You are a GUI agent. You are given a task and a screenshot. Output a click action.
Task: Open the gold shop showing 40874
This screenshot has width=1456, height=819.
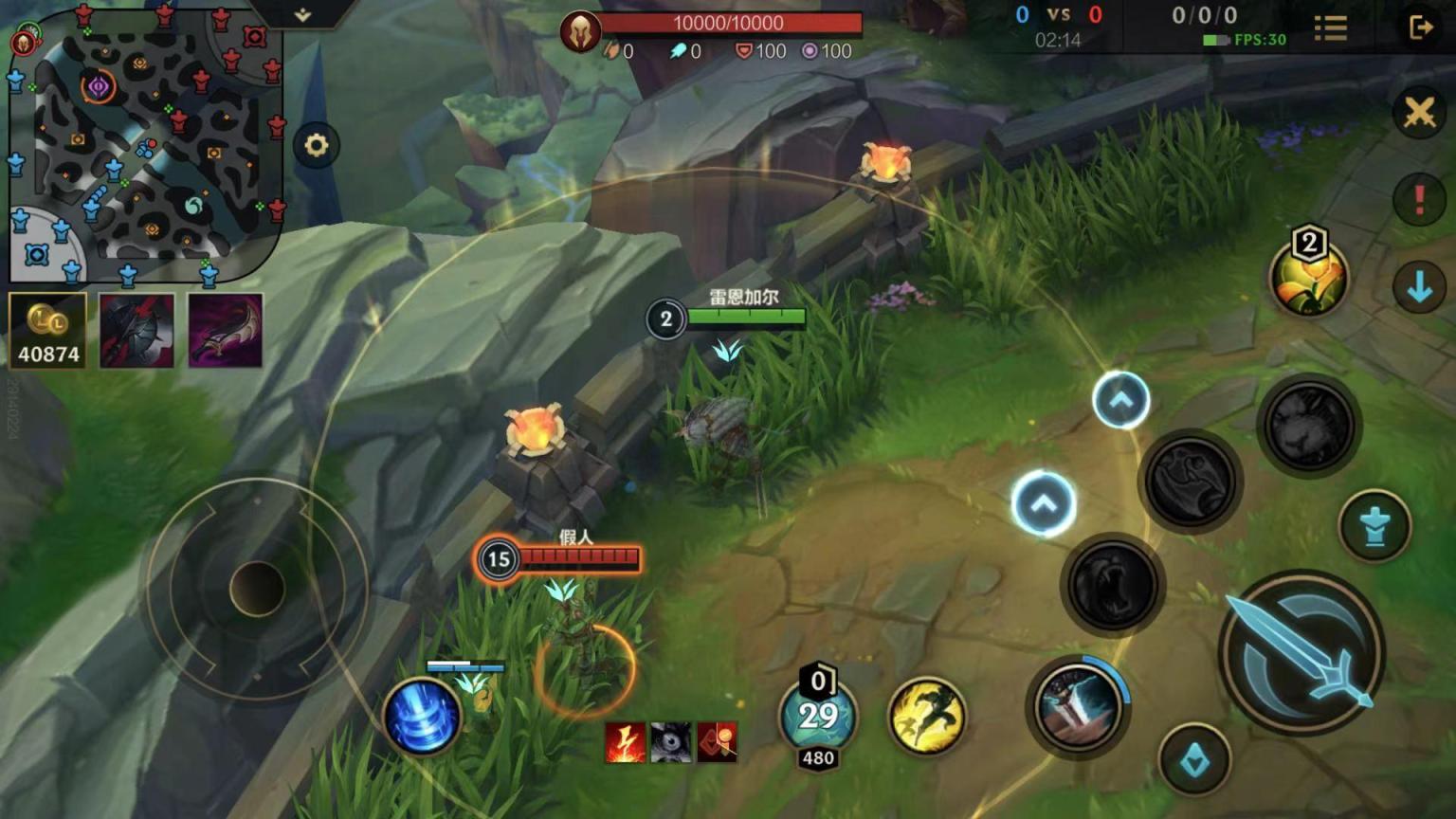pyautogui.click(x=48, y=331)
